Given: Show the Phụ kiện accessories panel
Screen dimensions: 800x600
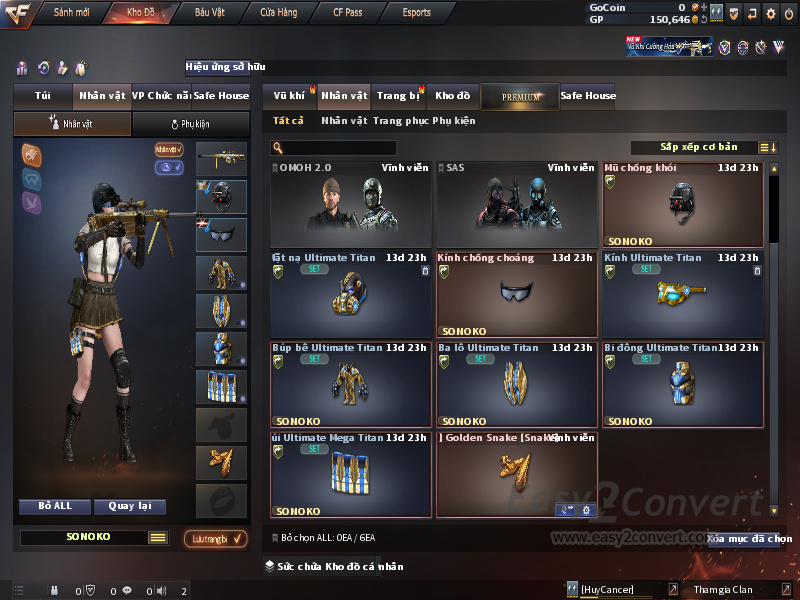Looking at the screenshot, I should [190, 124].
